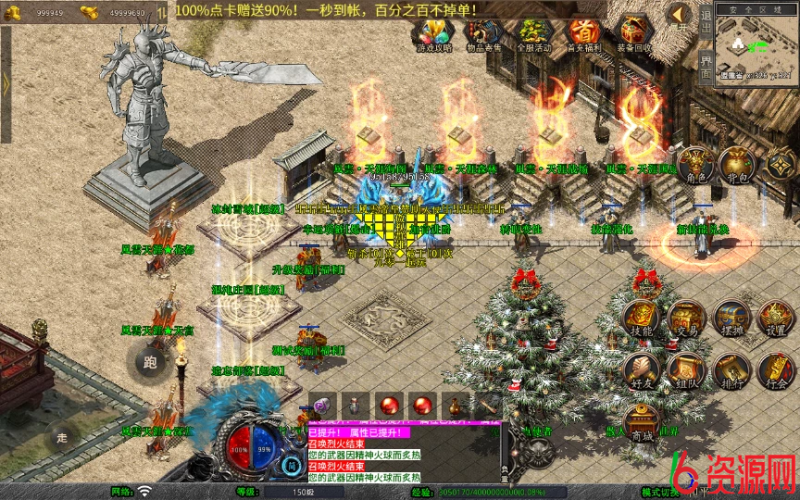Open the 物品寄售 item consignment icon
The width and height of the screenshot is (800, 500).
(483, 34)
